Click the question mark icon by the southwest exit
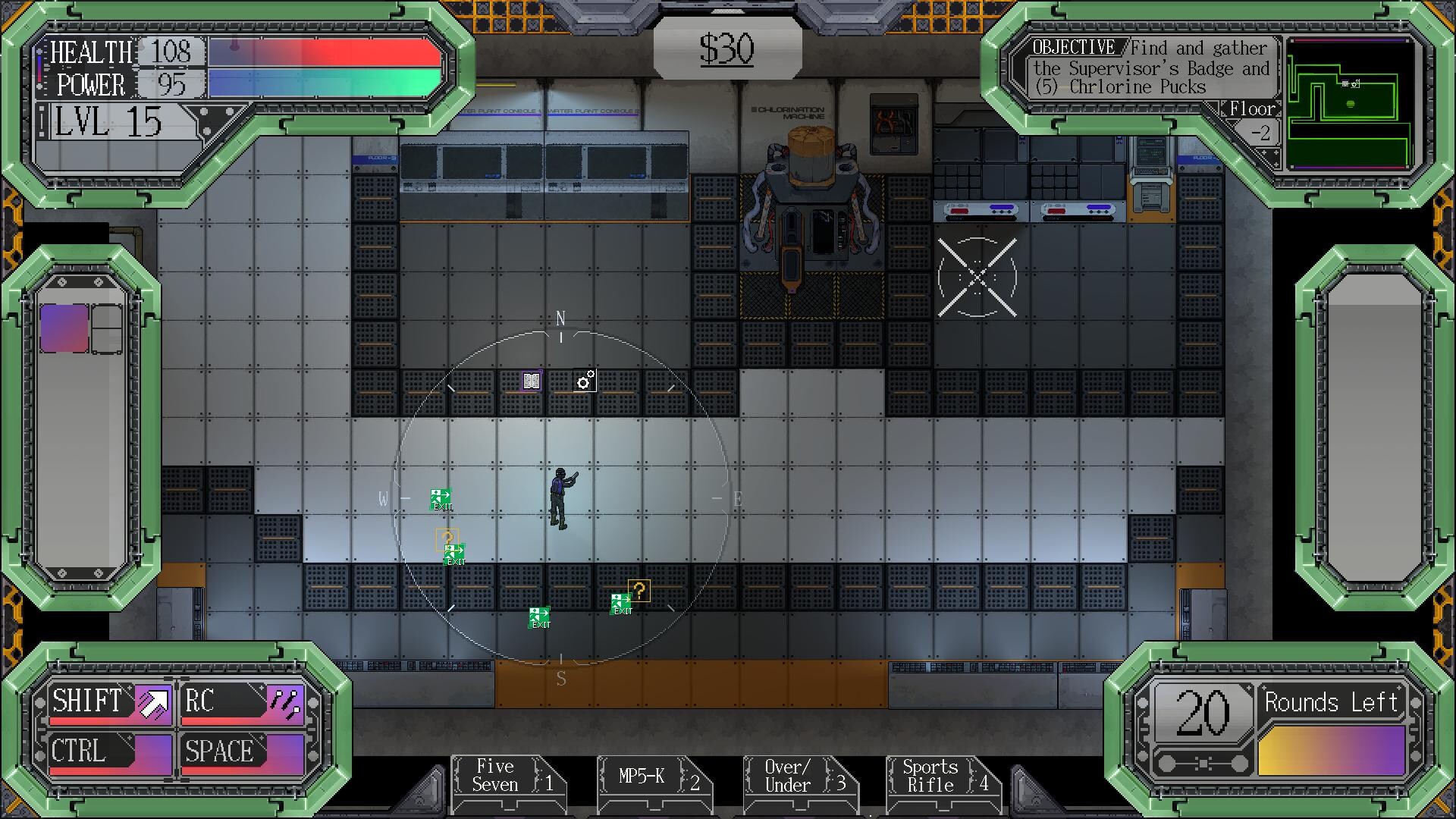The width and height of the screenshot is (1456, 819). 447,538
